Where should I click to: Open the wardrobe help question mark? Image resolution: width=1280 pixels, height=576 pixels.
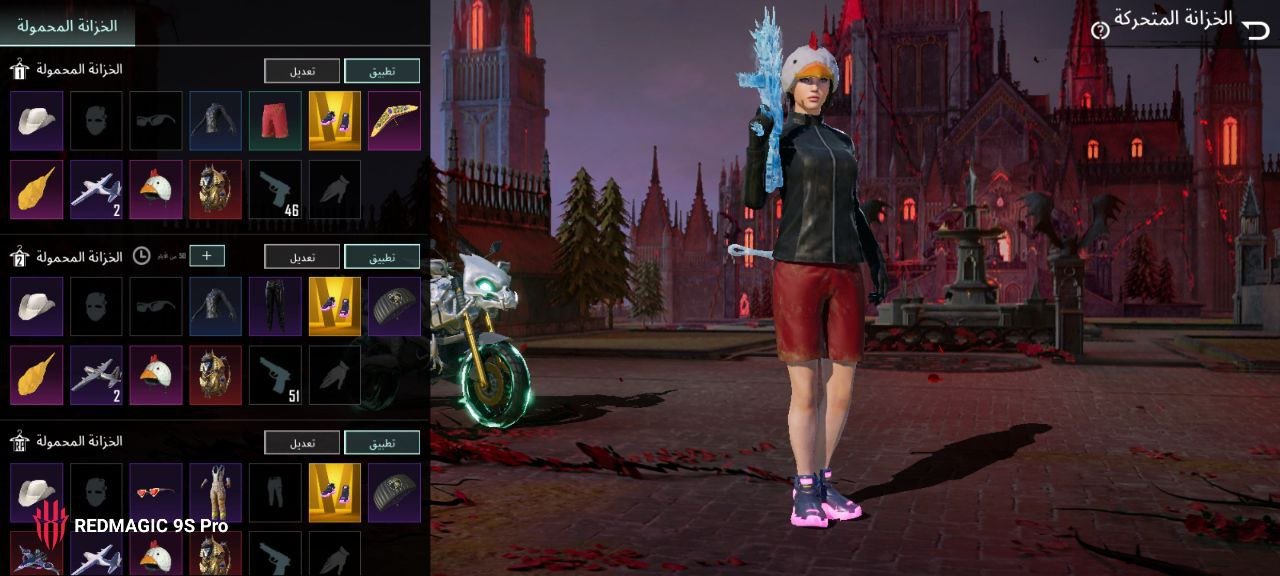(1100, 31)
